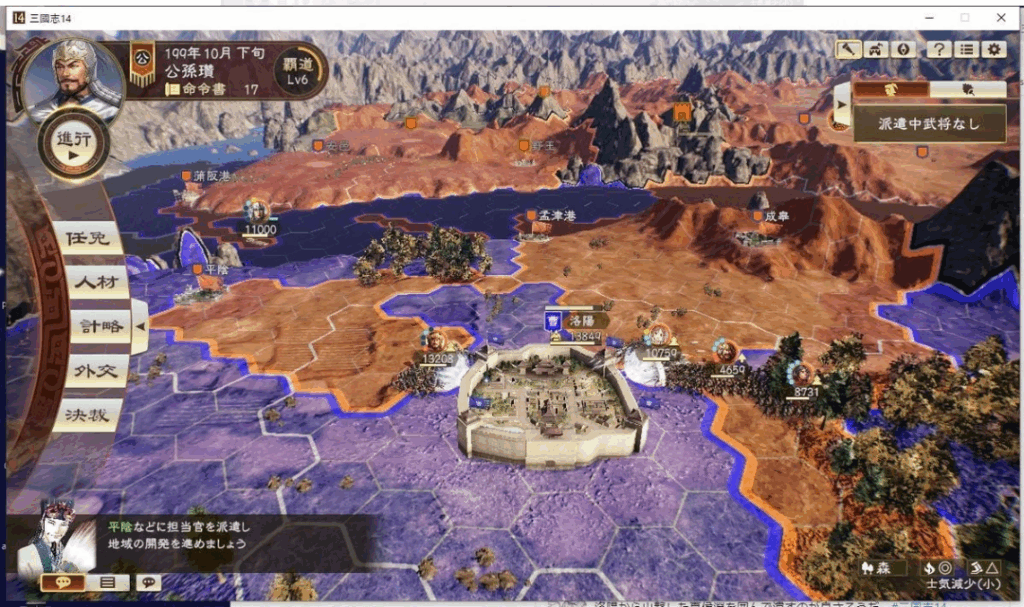Click the compass icon button

tap(902, 48)
